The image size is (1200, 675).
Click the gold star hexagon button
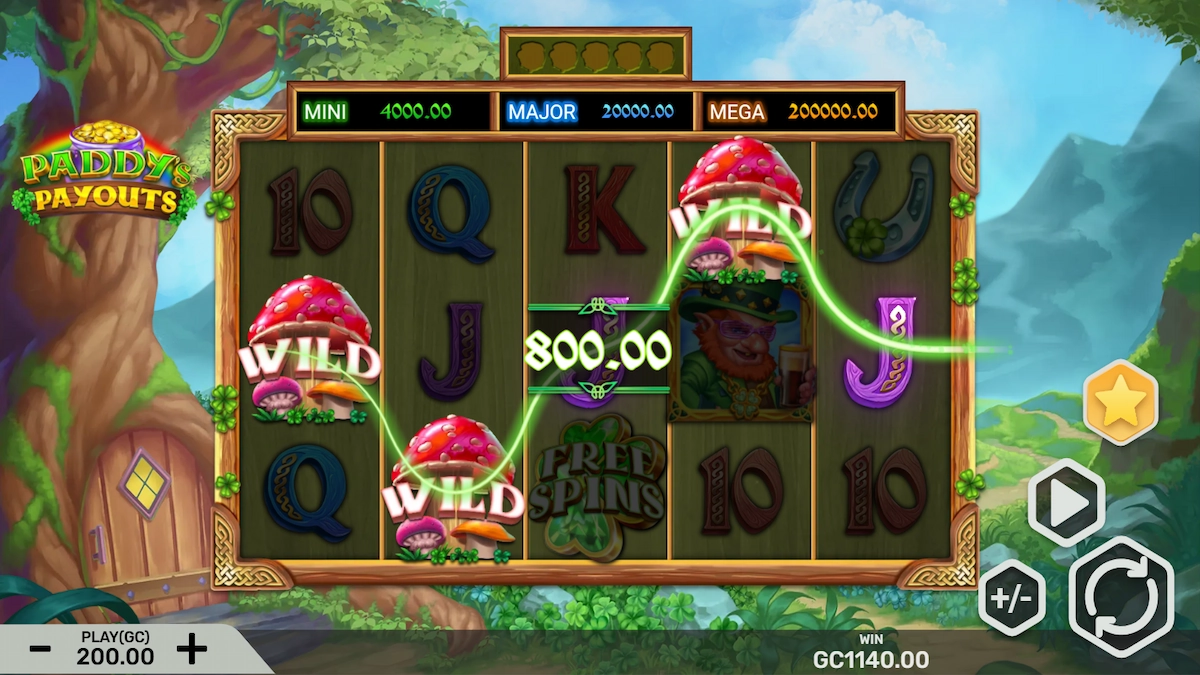click(1120, 402)
